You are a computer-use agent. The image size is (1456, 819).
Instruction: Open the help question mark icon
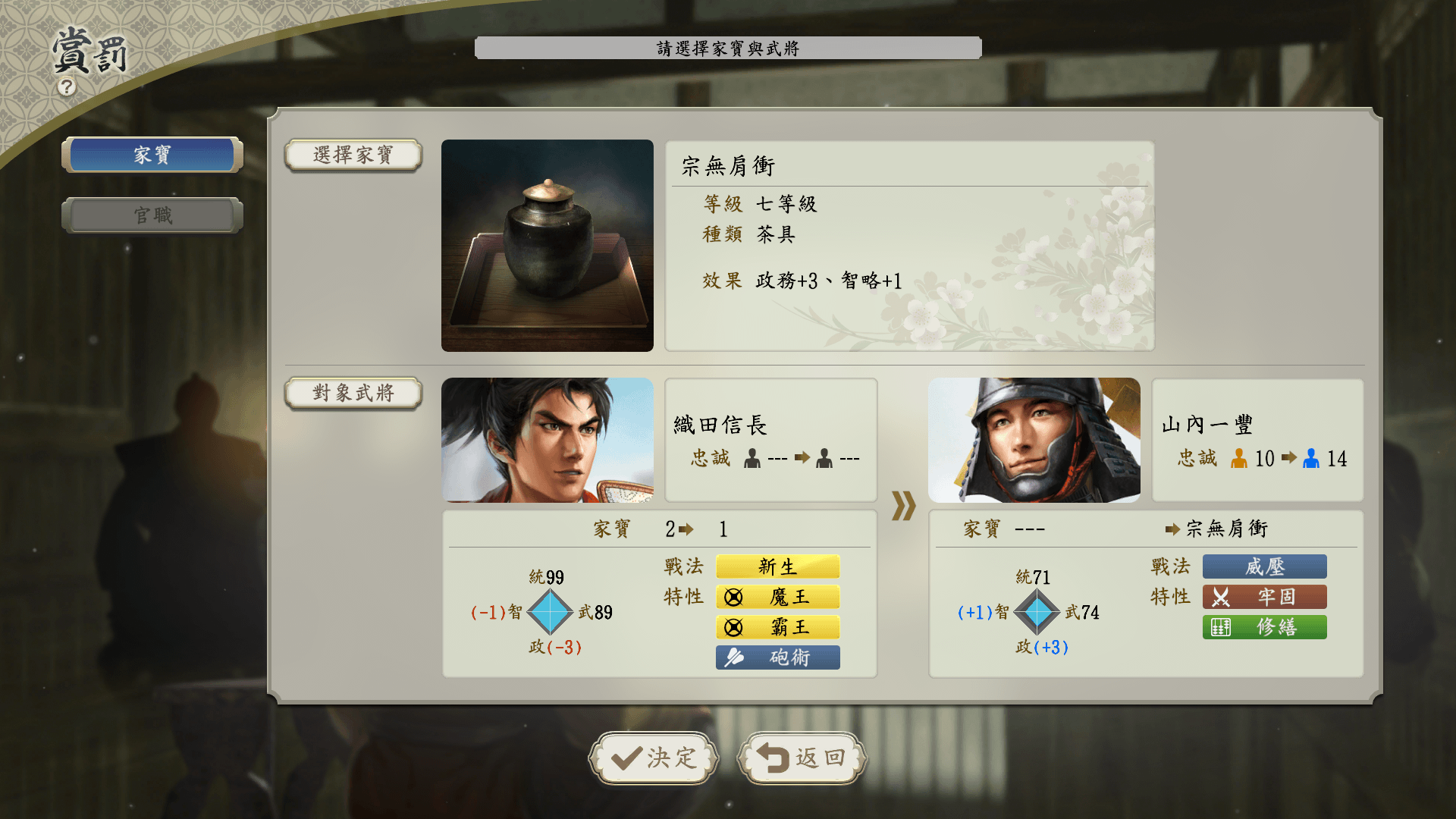click(67, 87)
